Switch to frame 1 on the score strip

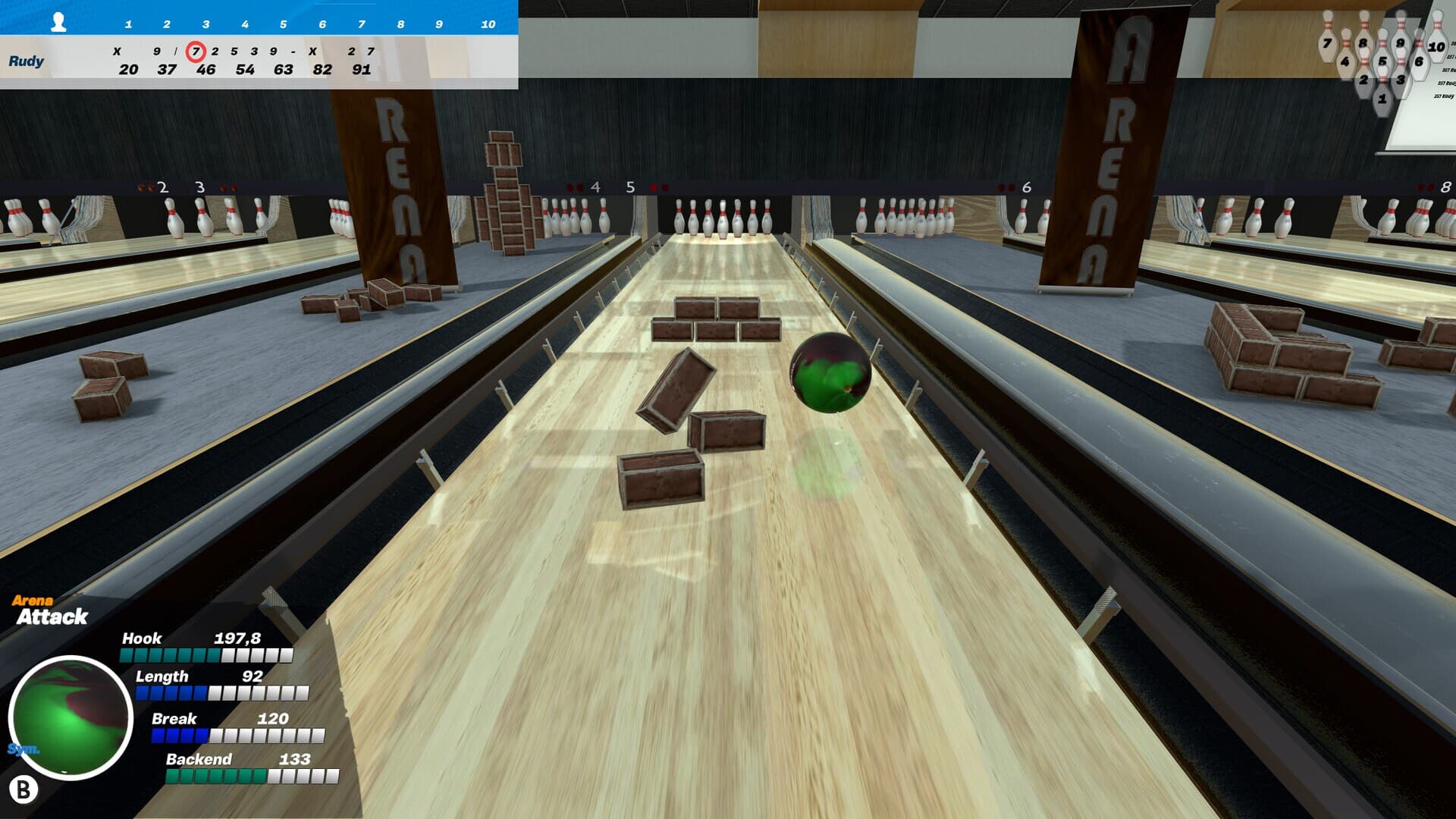click(127, 24)
